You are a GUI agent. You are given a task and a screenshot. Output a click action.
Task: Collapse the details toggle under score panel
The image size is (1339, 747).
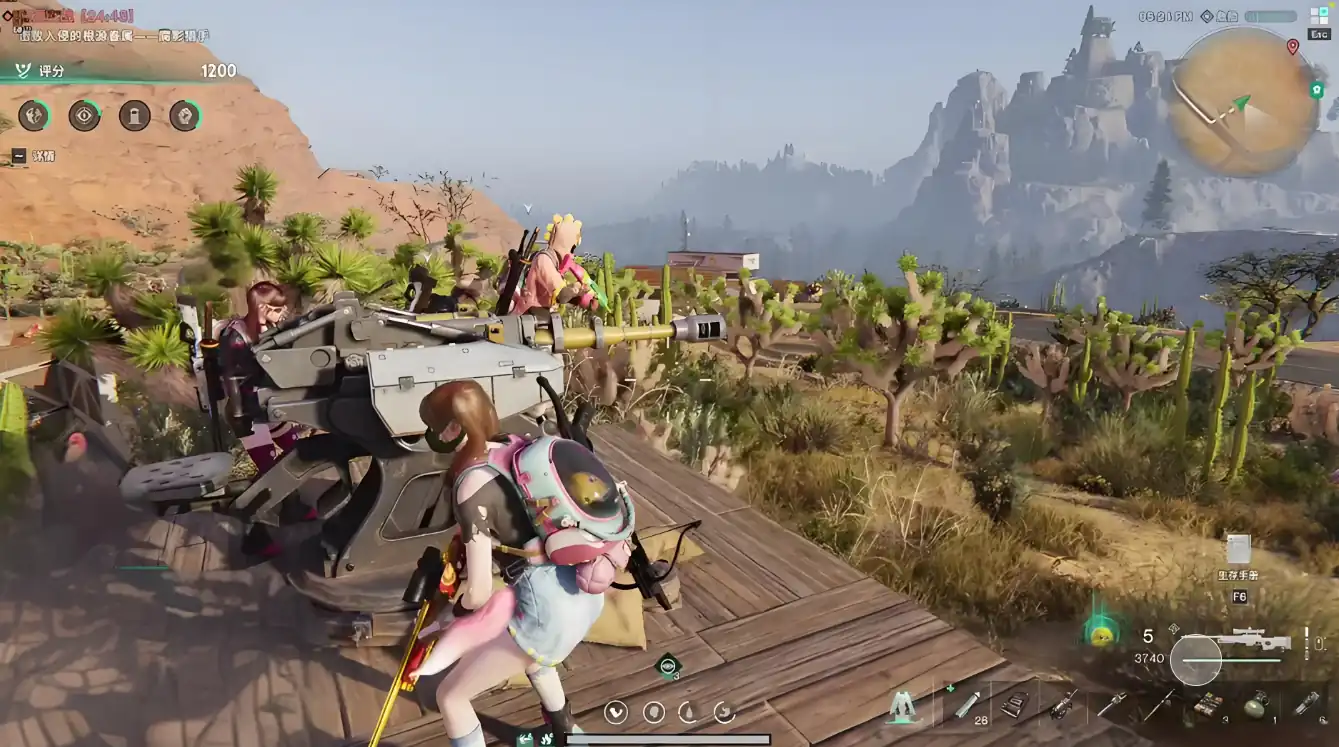(19, 156)
